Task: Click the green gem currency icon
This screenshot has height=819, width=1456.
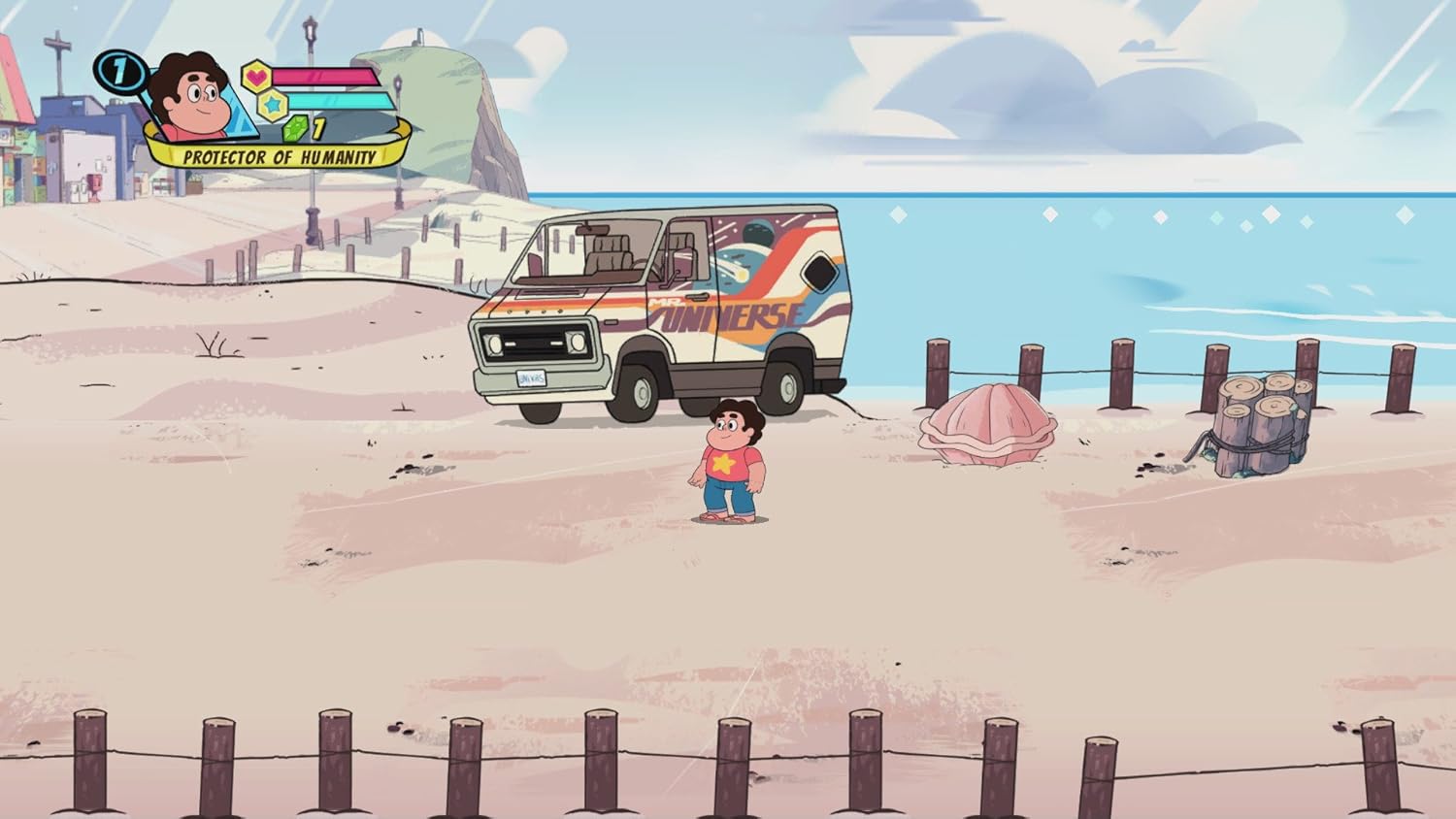Action: 294,127
